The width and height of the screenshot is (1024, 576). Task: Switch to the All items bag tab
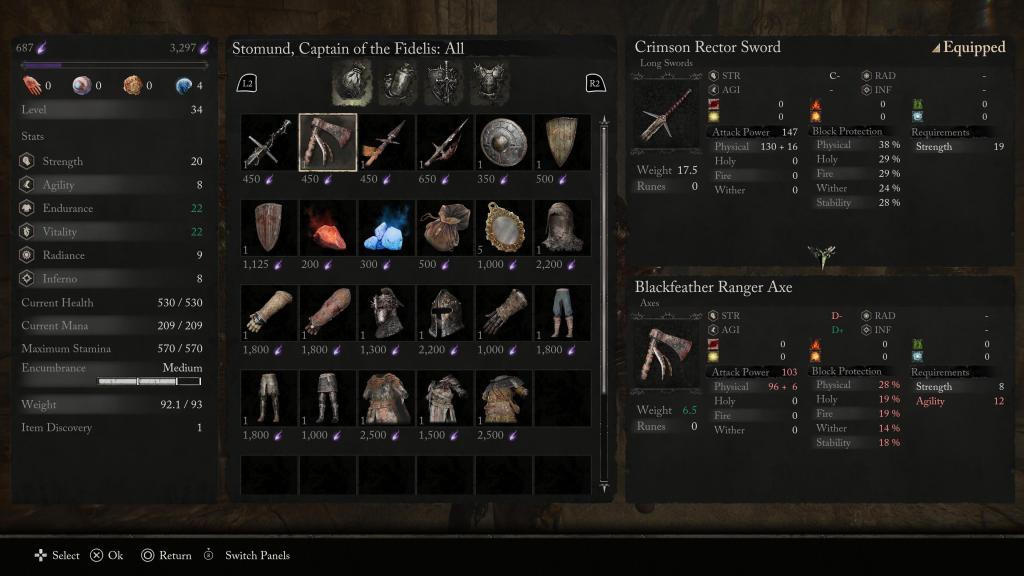coord(351,81)
